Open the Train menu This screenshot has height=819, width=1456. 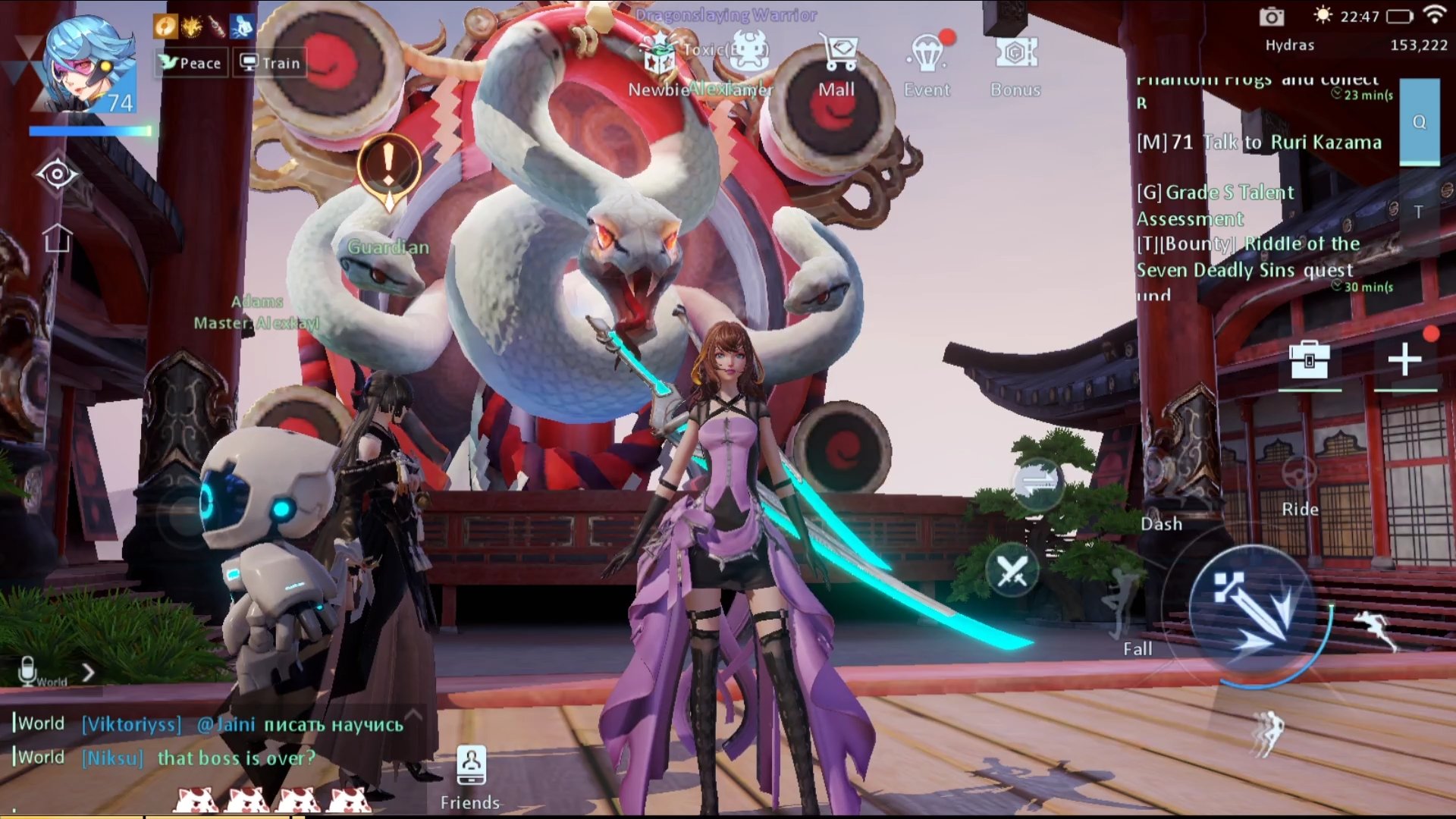[271, 63]
